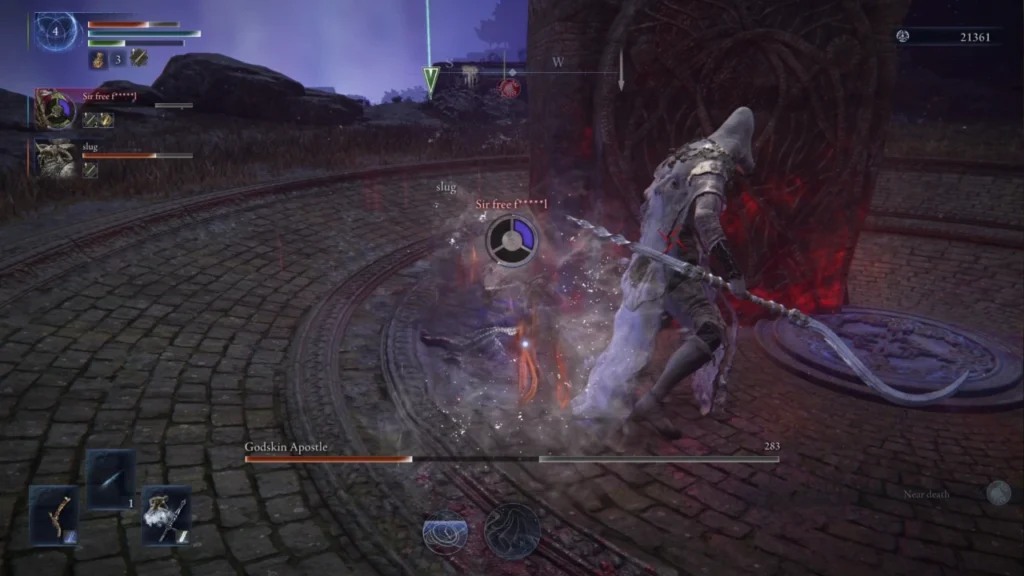Image resolution: width=1024 pixels, height=576 pixels.
Task: Click the revive gauge above downed ally
Action: (513, 241)
